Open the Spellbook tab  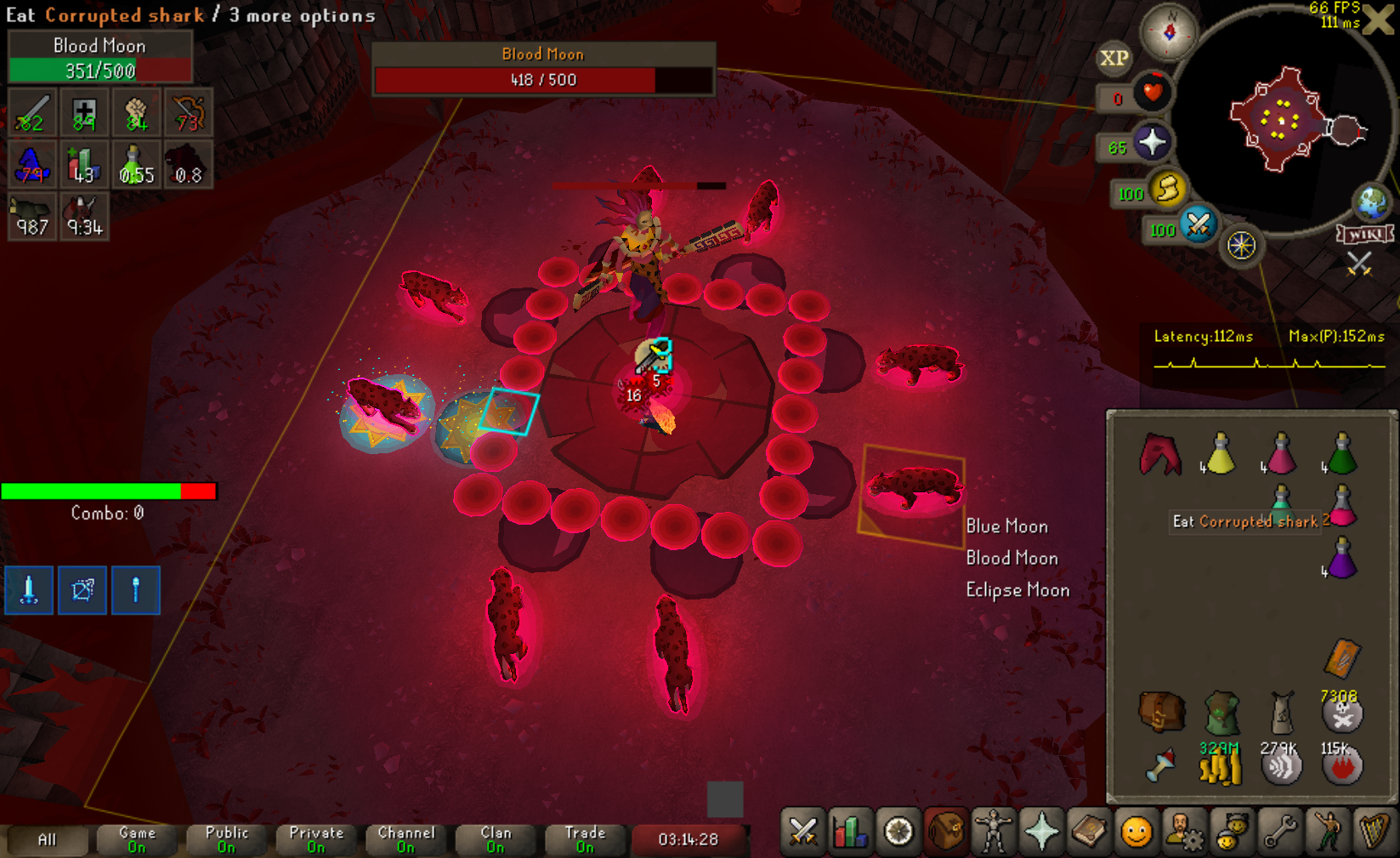tap(1088, 832)
